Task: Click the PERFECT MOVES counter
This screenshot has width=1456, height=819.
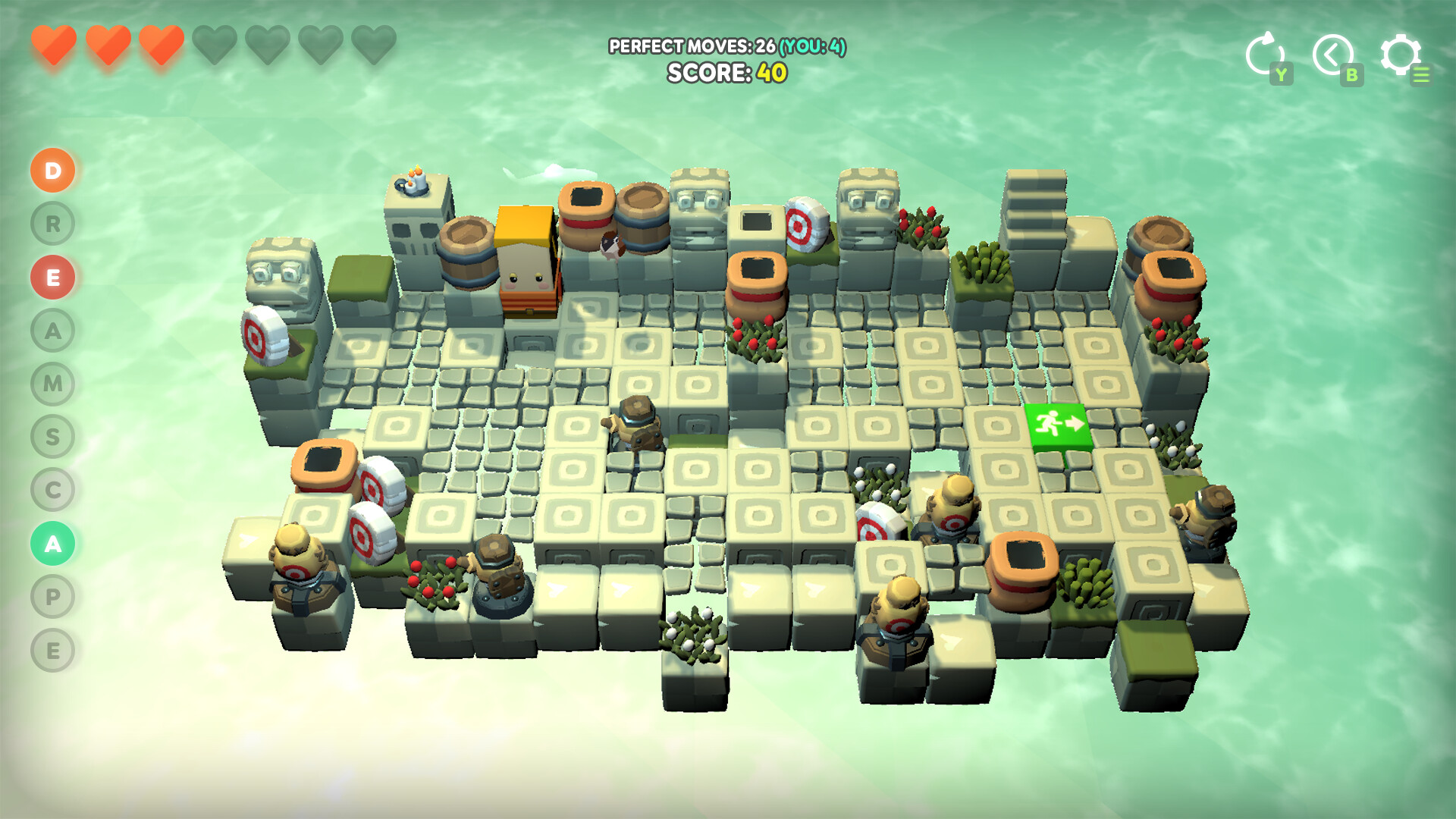Action: [729, 47]
